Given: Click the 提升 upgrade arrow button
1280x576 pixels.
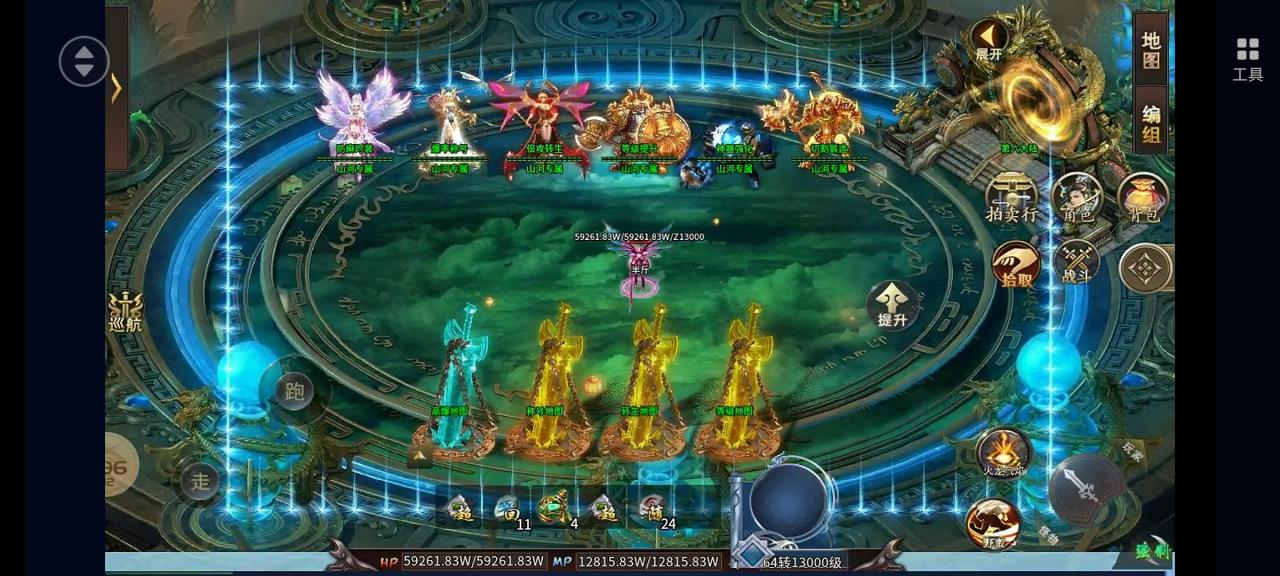Looking at the screenshot, I should coord(892,304).
